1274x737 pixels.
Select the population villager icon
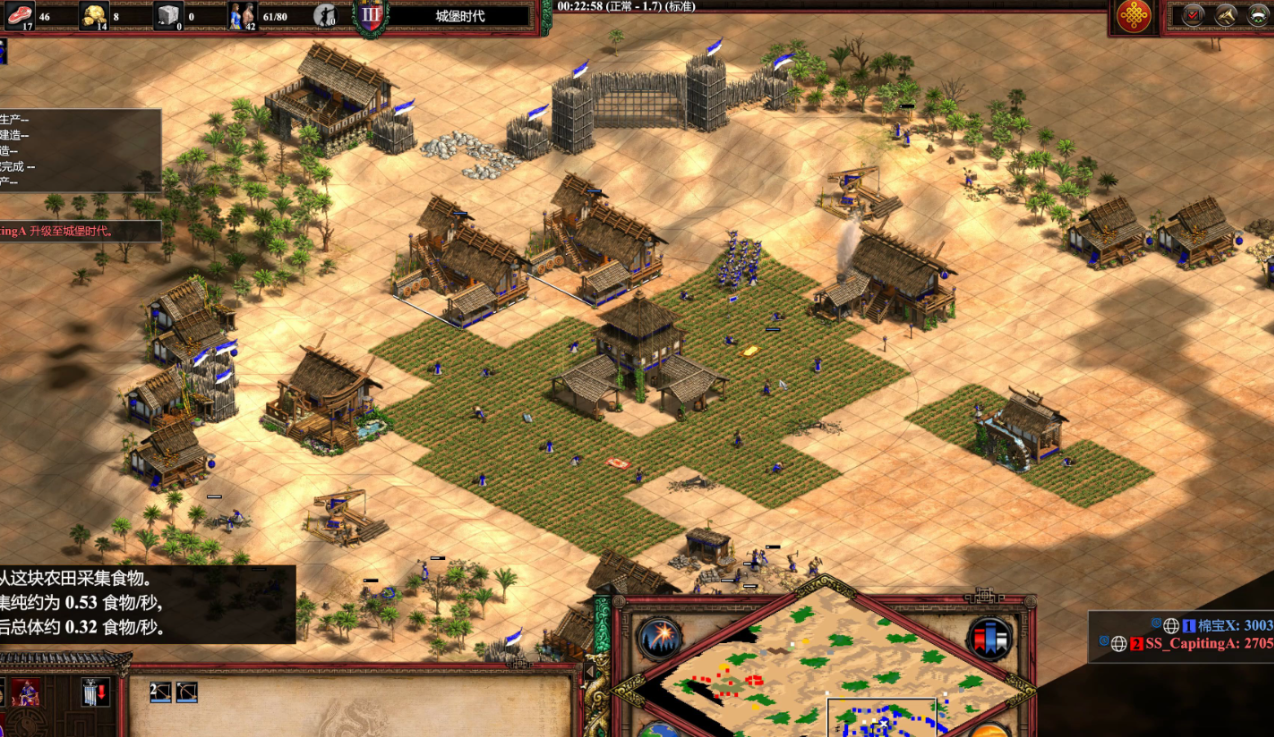(243, 15)
